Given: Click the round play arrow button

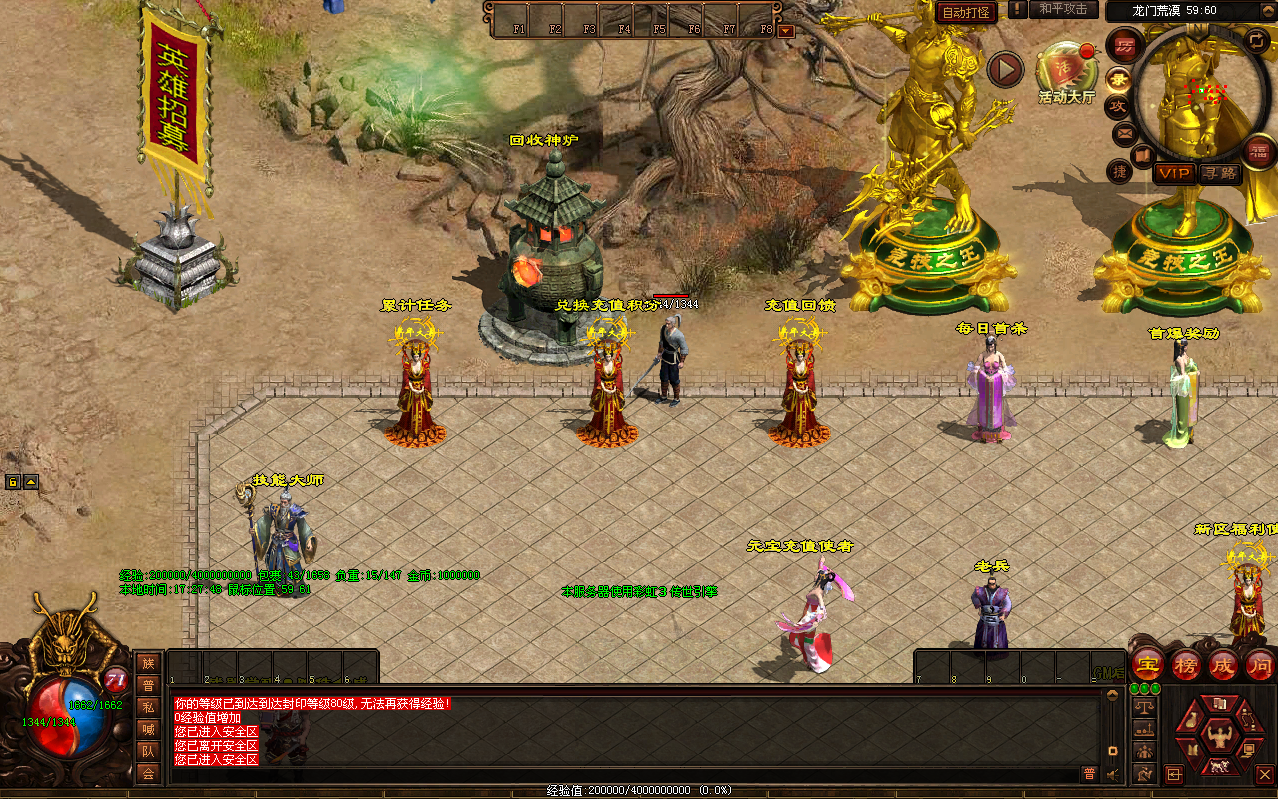Looking at the screenshot, I should pyautogui.click(x=1005, y=69).
